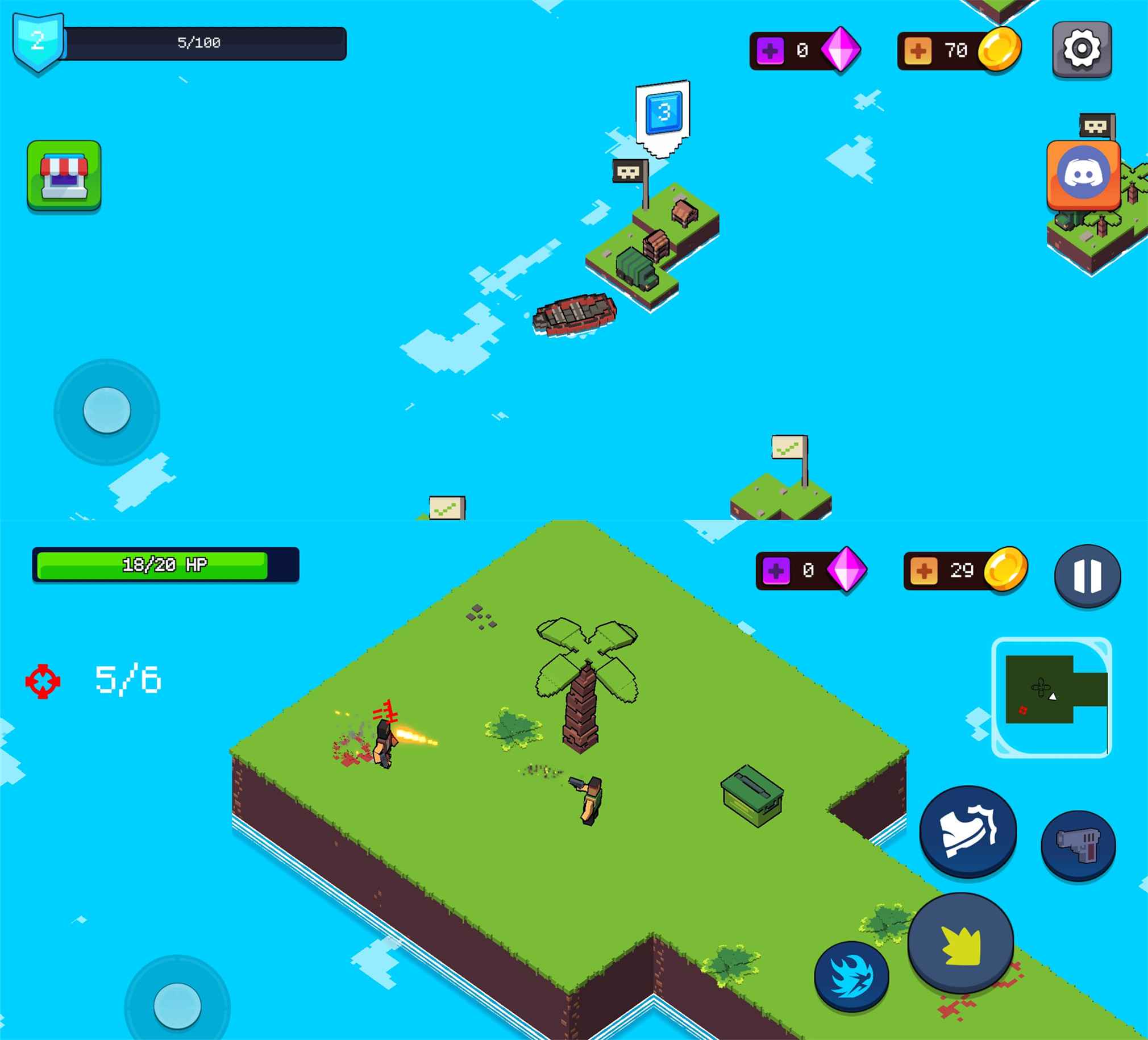Use the blue flame wolf ability
The height and width of the screenshot is (1040, 1148).
tap(851, 976)
